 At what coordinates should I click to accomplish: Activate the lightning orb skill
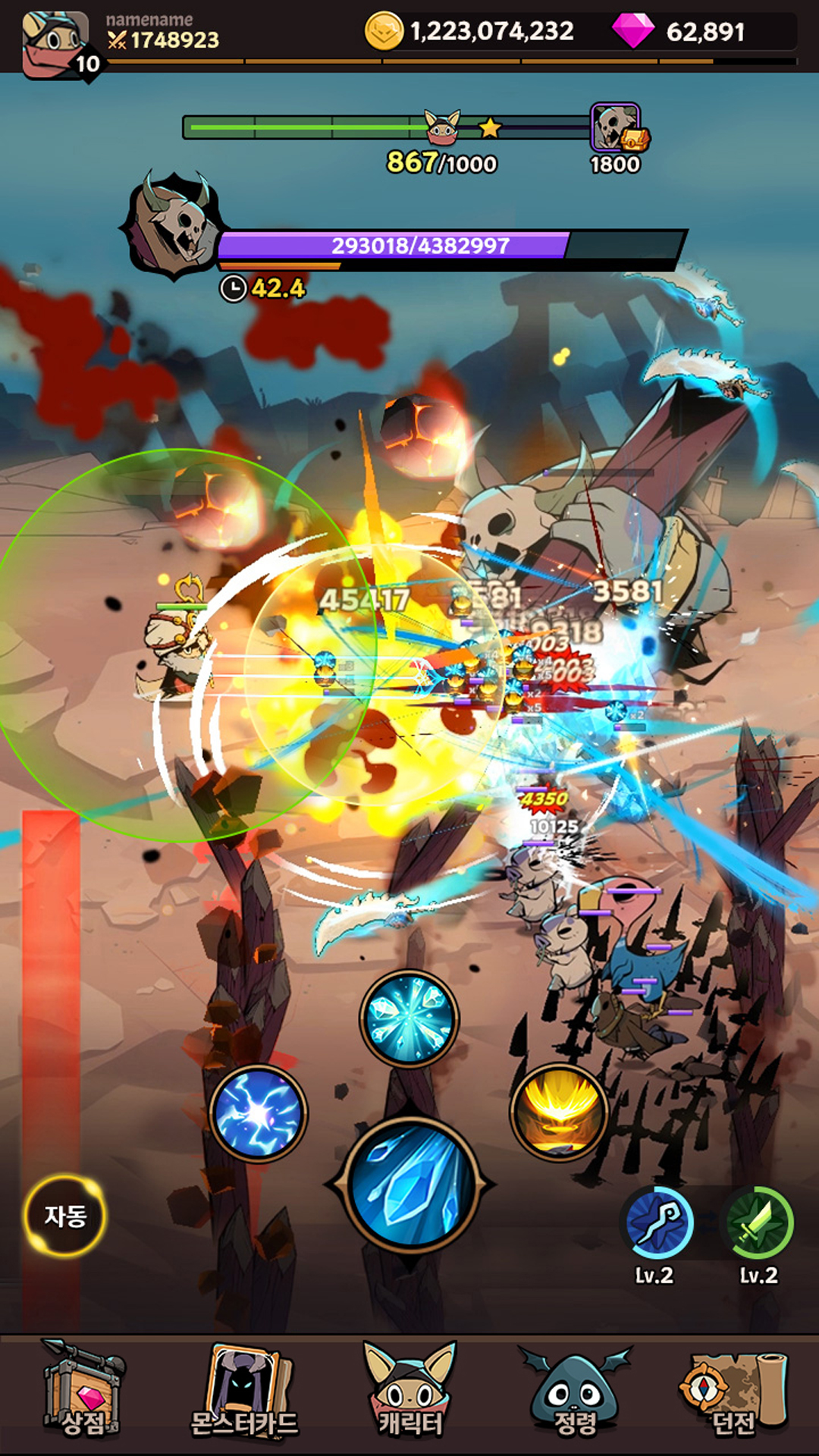pos(258,1113)
